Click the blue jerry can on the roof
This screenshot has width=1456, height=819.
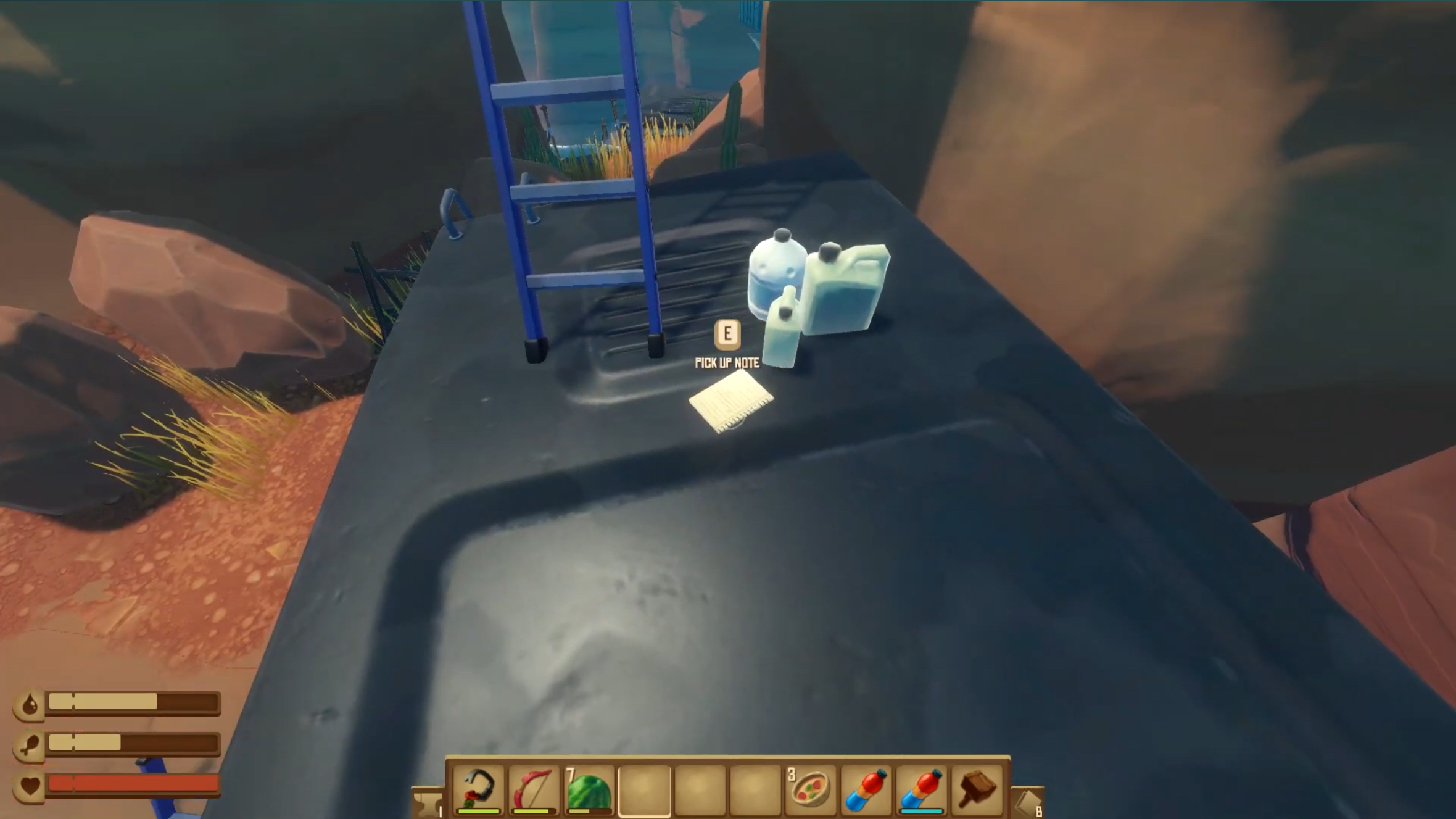point(845,290)
